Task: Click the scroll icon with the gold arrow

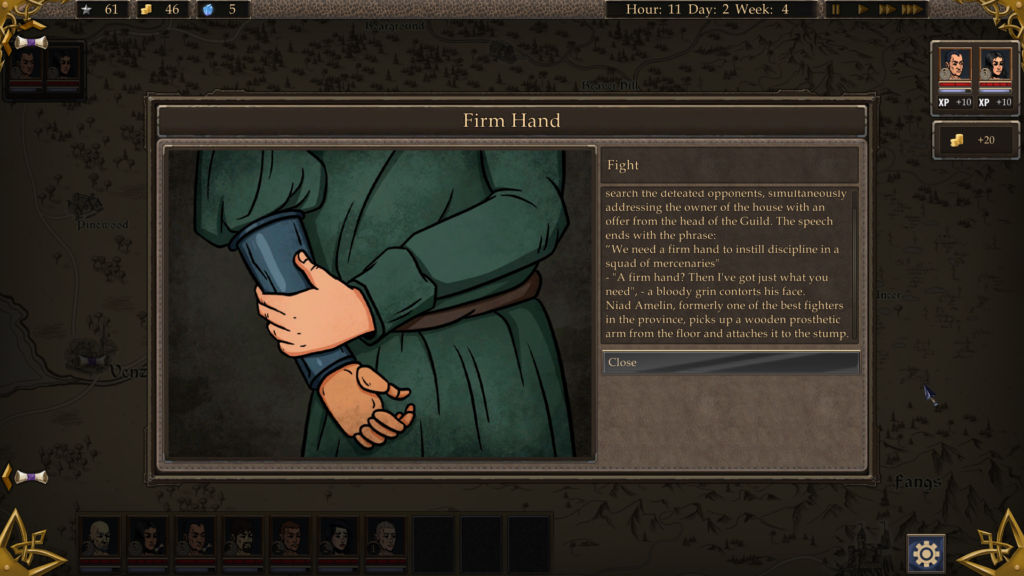Action: pyautogui.click(x=29, y=477)
